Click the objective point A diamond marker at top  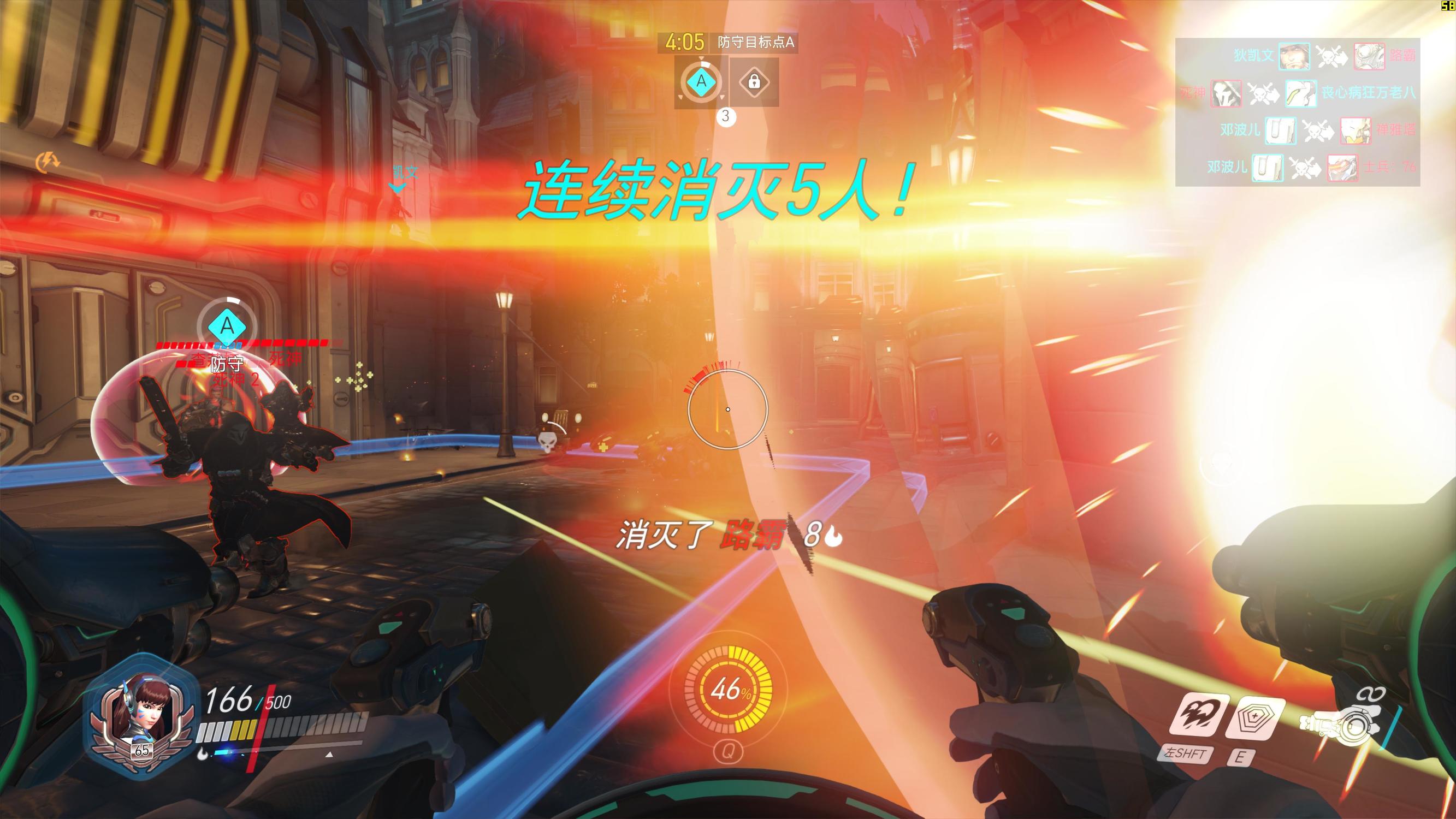pos(702,81)
